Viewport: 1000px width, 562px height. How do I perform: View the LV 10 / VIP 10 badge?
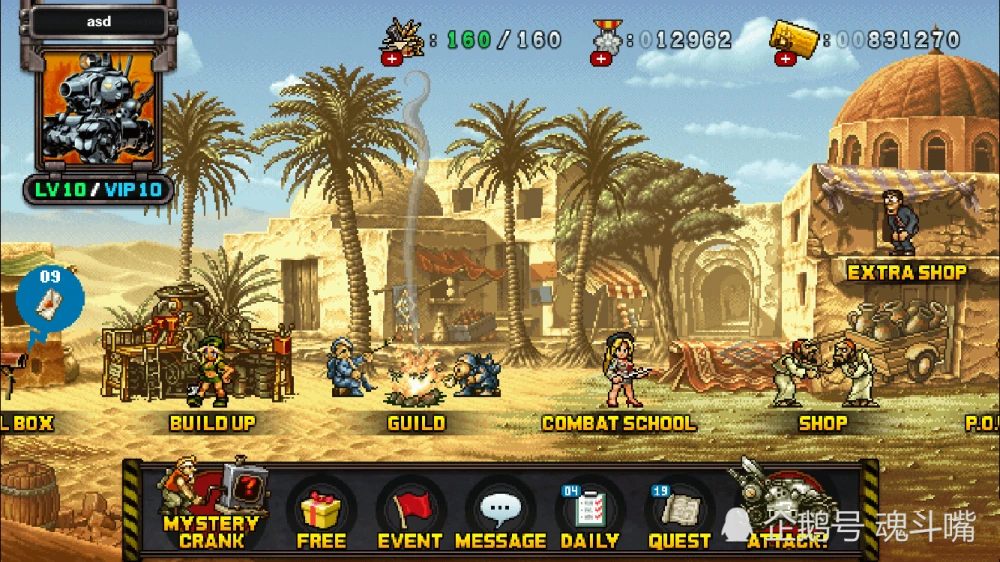[98, 189]
